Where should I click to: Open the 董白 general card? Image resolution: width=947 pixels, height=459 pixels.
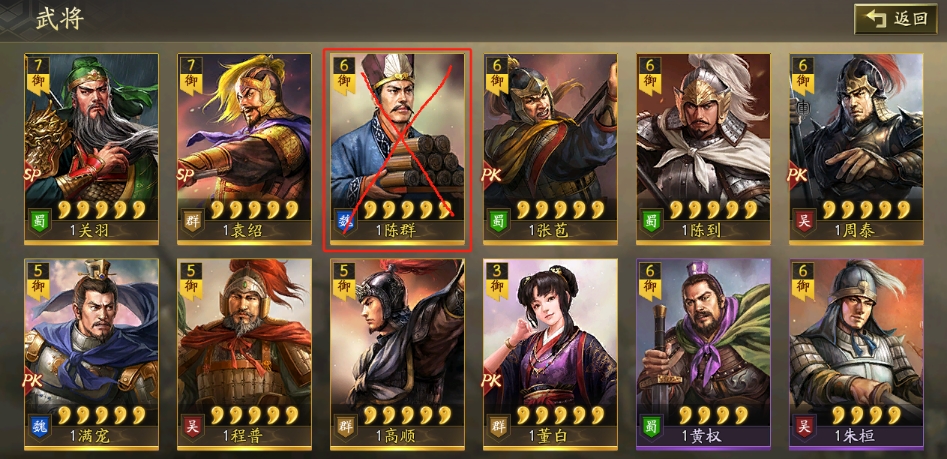550,350
